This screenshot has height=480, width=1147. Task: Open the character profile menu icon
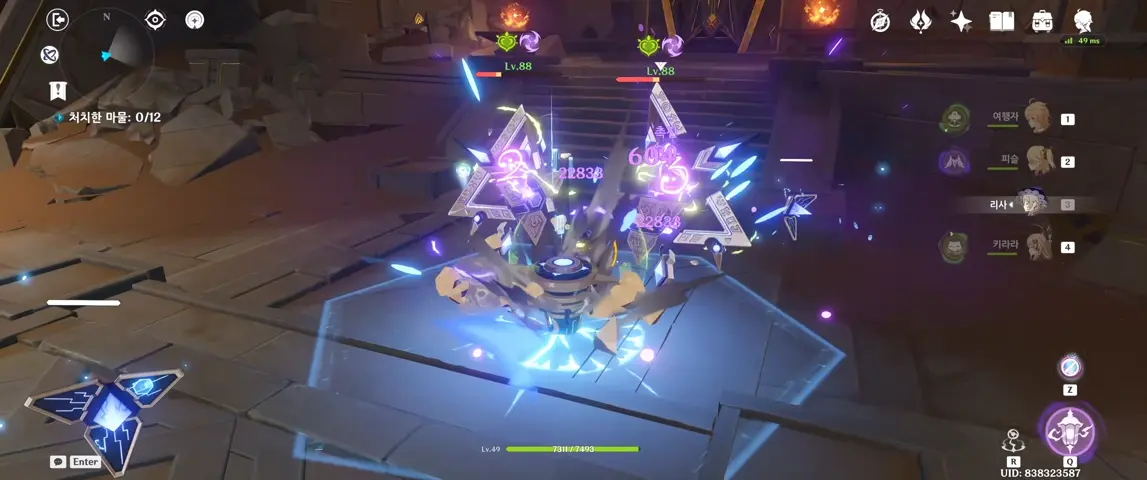click(x=1082, y=20)
